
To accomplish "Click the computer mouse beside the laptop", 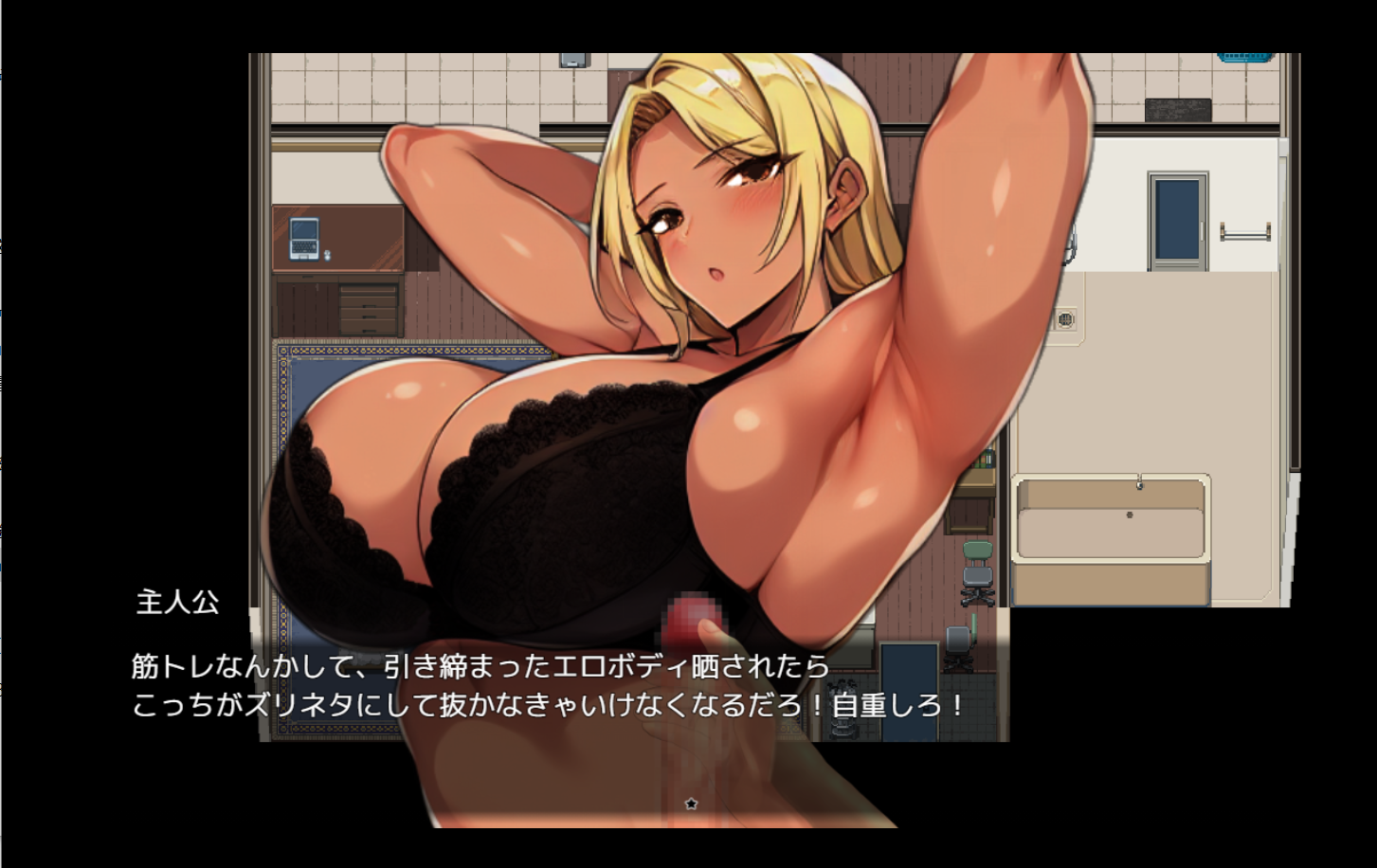I will click(x=327, y=256).
